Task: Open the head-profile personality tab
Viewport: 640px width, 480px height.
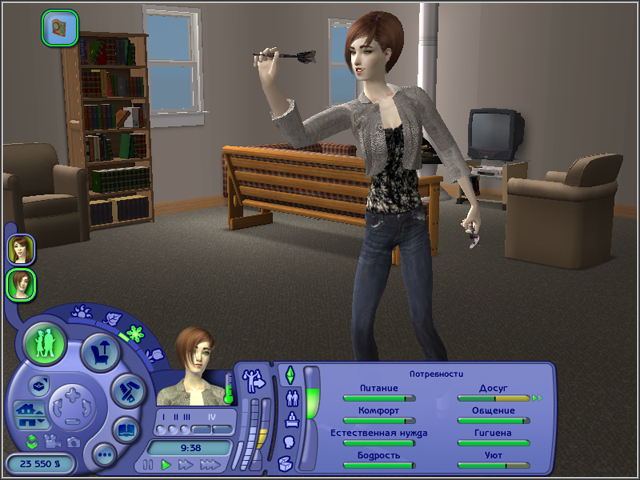Action: [290, 440]
